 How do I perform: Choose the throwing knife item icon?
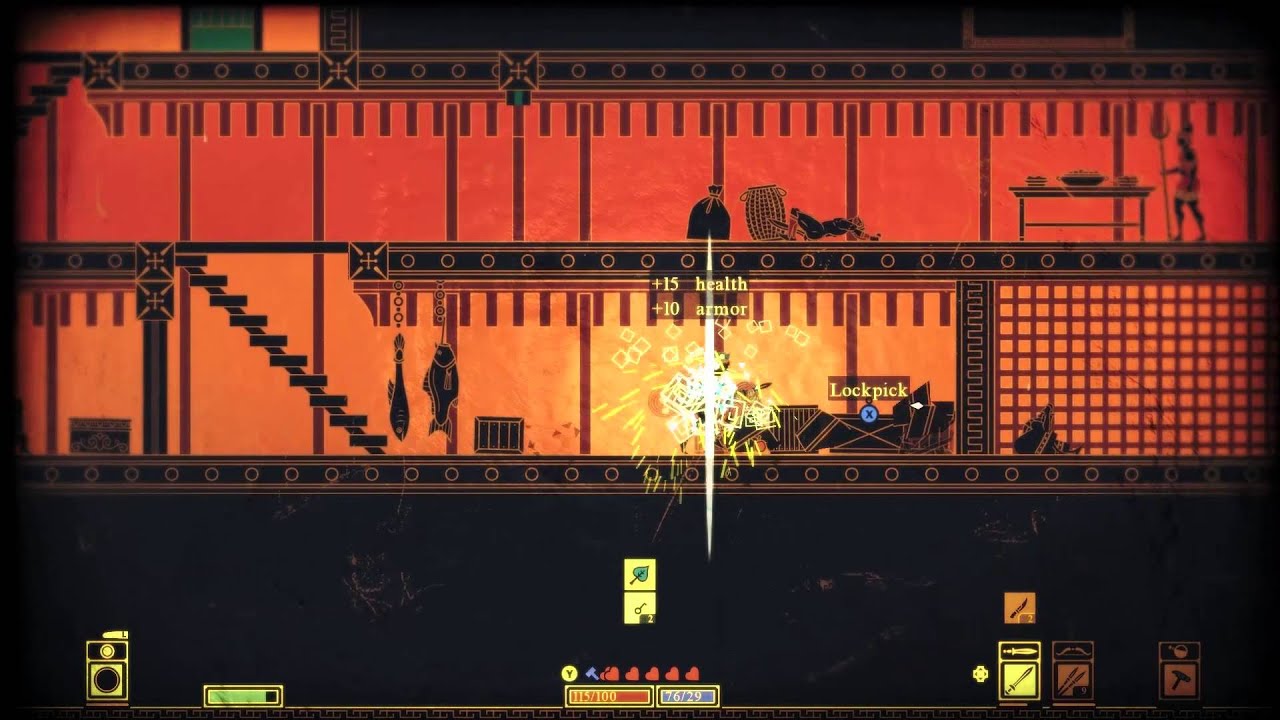point(1019,607)
